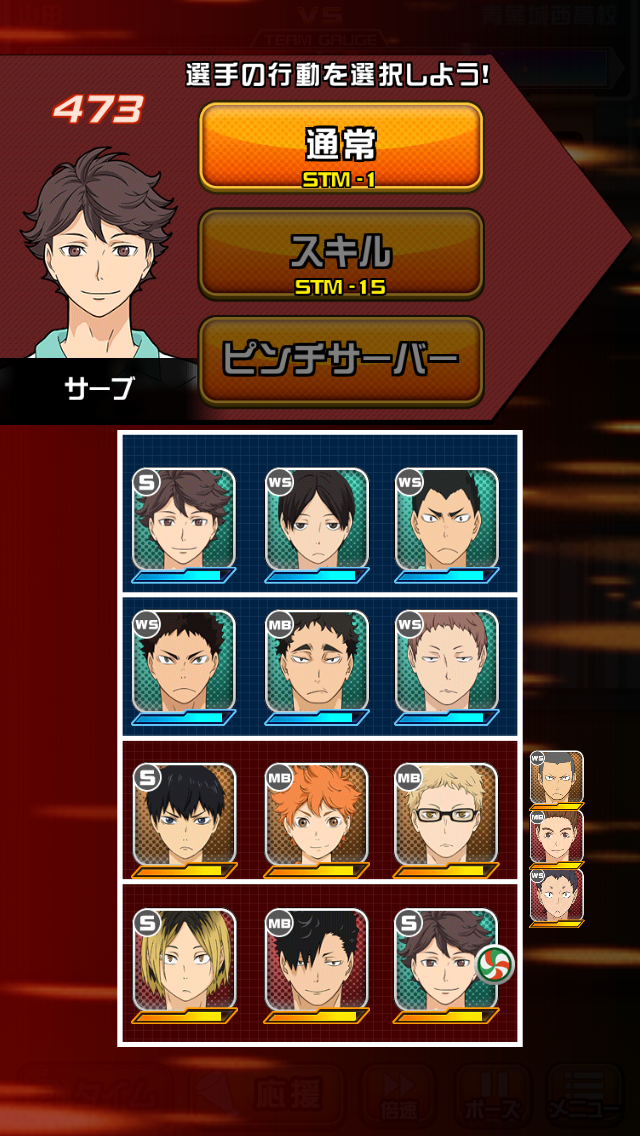Pause the match with ポーズ
The height and width of the screenshot is (1136, 640).
491,1098
